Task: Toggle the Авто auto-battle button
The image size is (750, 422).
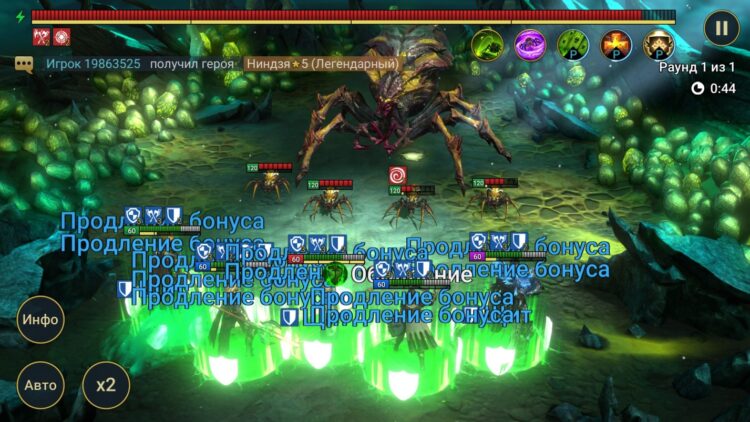Action: (x=41, y=385)
